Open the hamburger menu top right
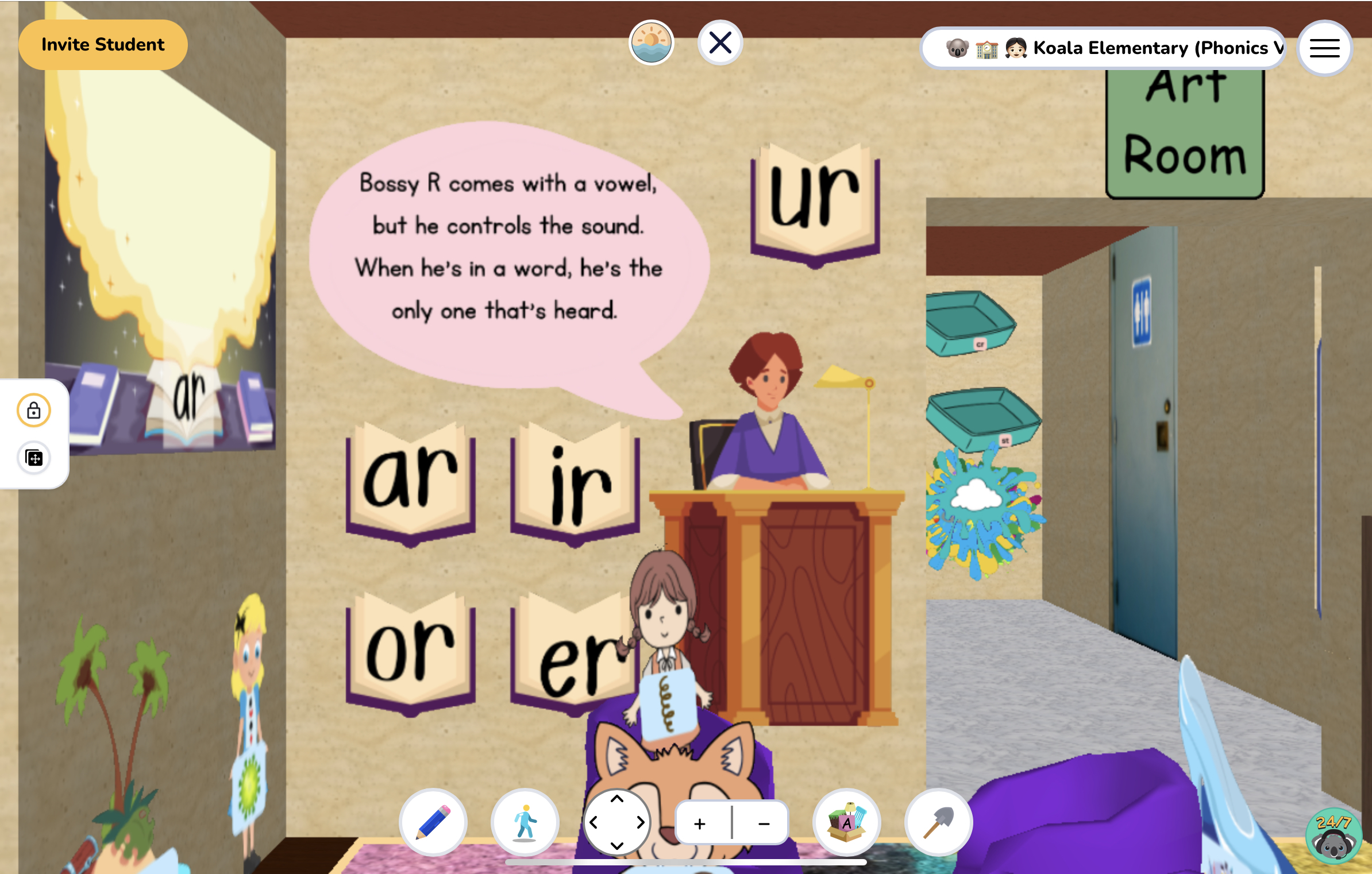Viewport: 1372px width, 874px height. point(1324,48)
